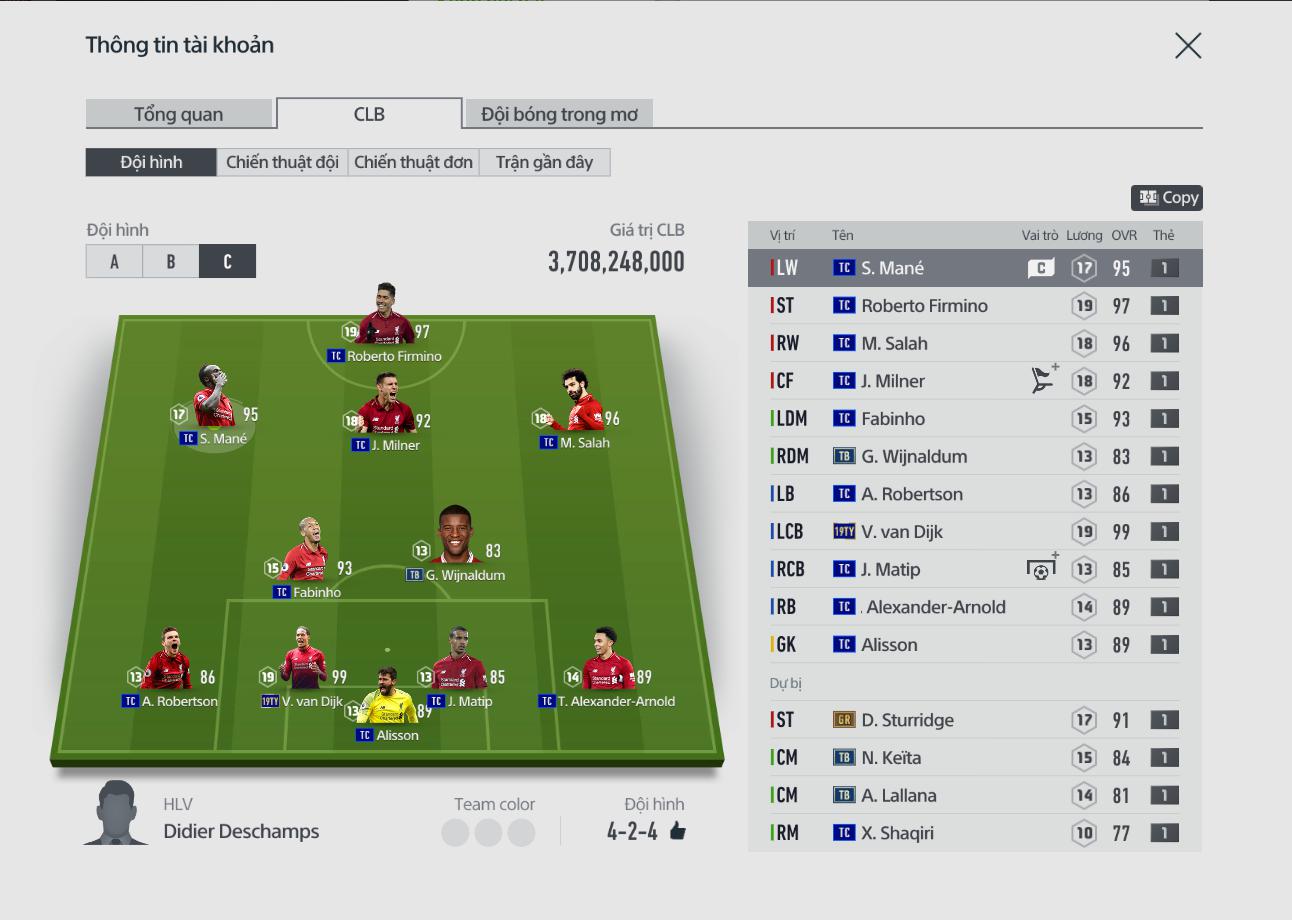
Task: Select the Đội hình sub-tab
Action: tap(151, 162)
